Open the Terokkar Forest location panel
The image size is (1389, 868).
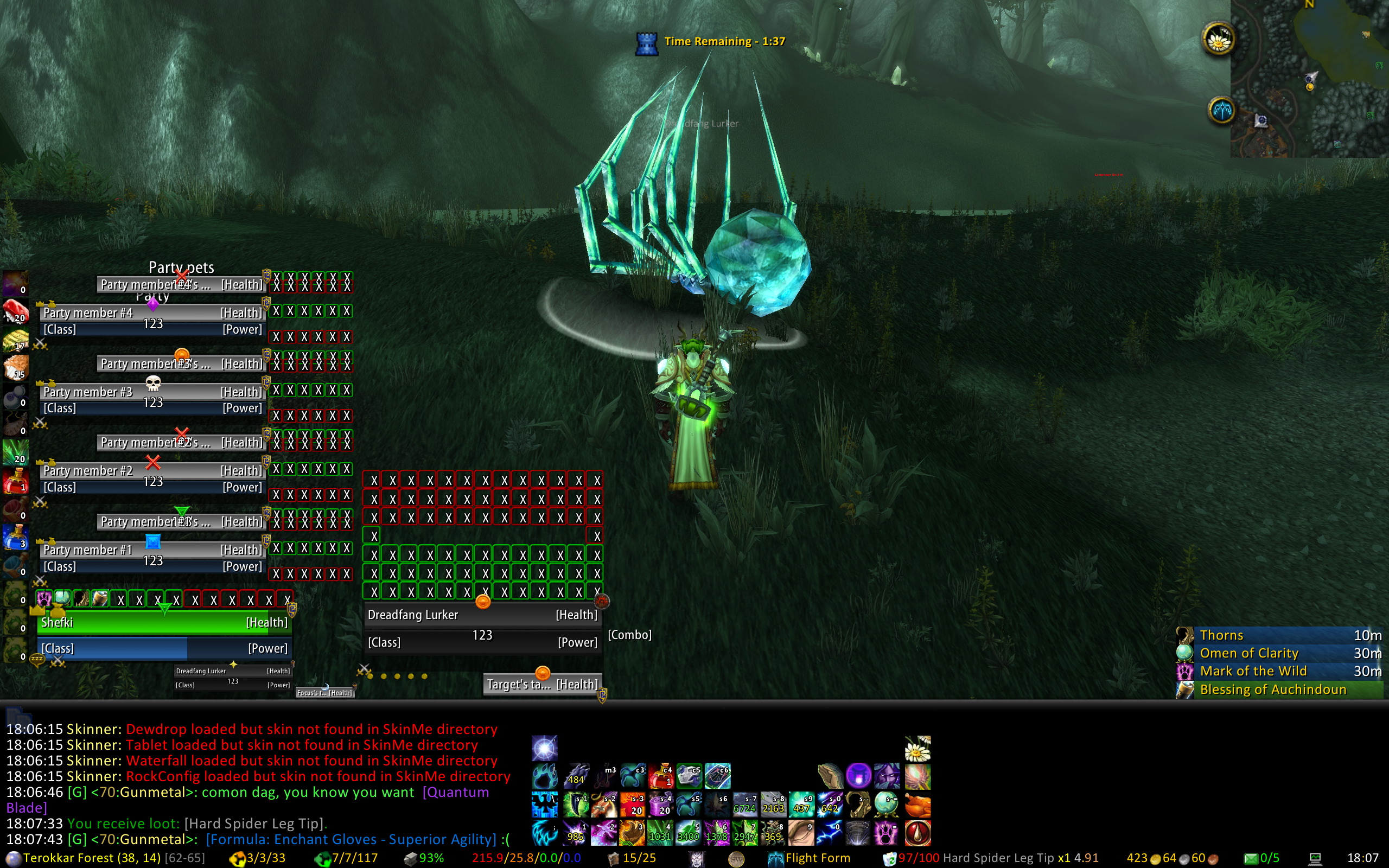92,858
